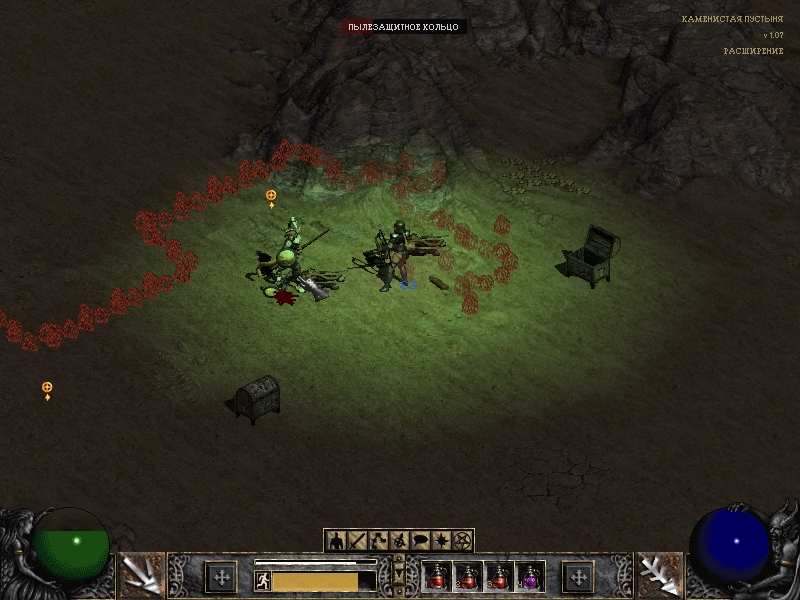This screenshot has width=800, height=600.
Task: Use the purple rejuvenation potion in belt
Action: (529, 577)
